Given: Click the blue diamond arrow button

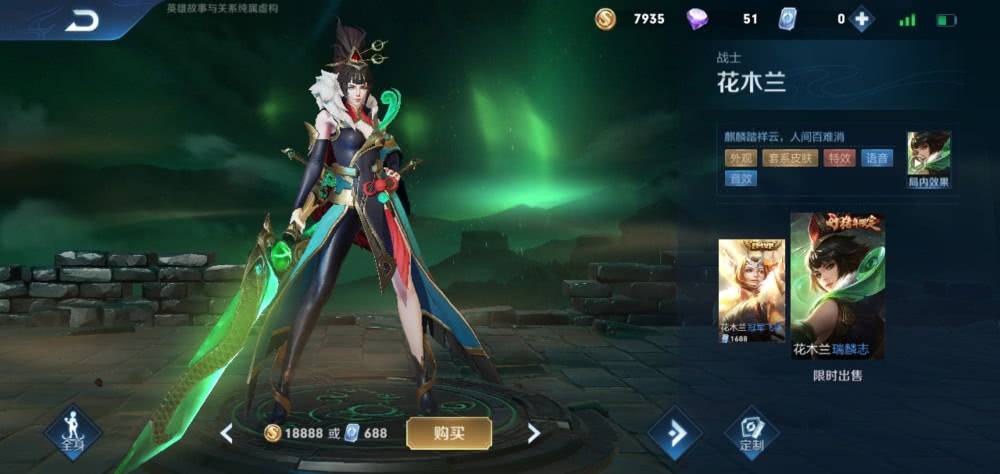Looking at the screenshot, I should click(x=675, y=433).
